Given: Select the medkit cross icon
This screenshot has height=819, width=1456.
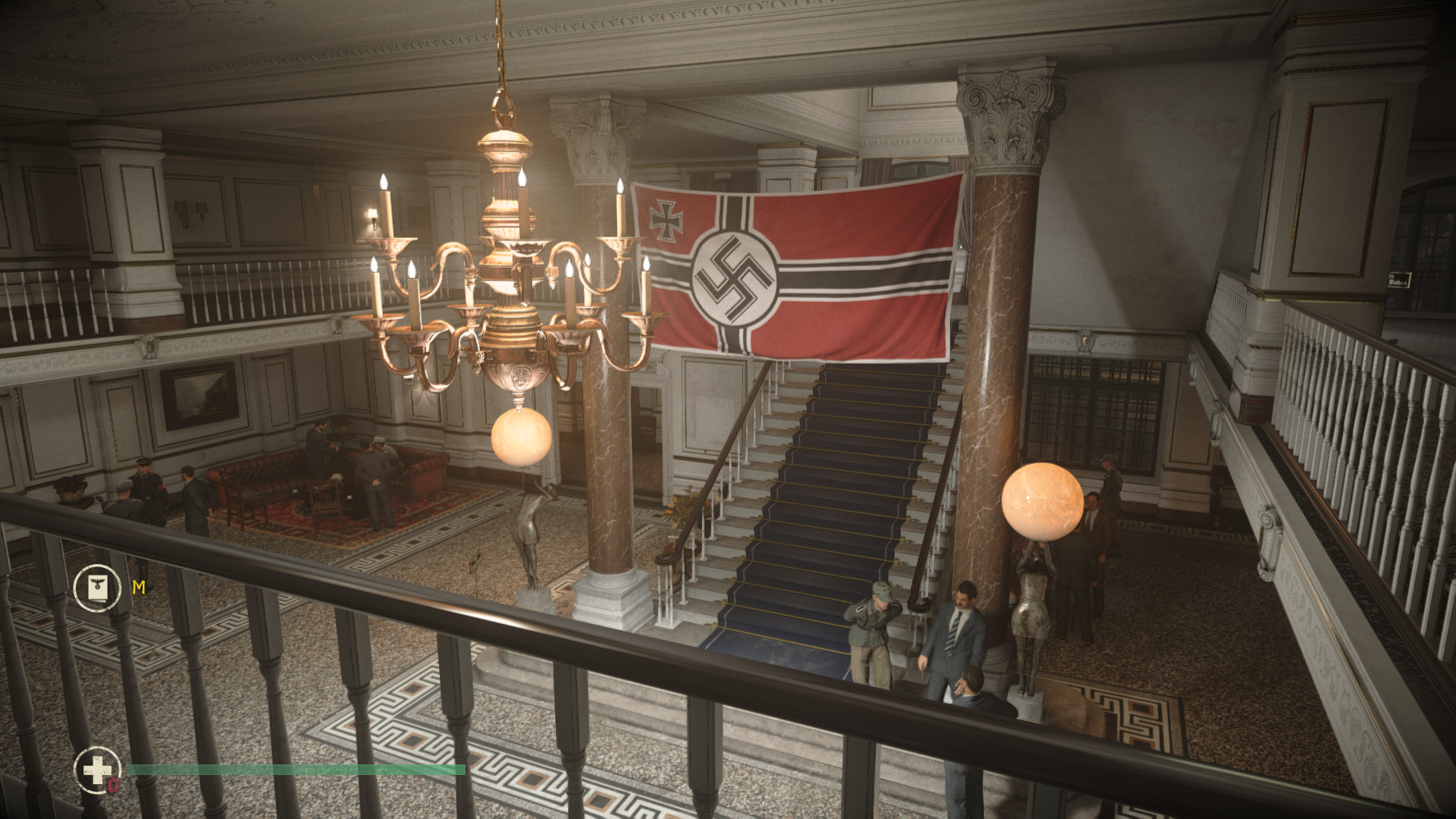Looking at the screenshot, I should pos(97,770).
